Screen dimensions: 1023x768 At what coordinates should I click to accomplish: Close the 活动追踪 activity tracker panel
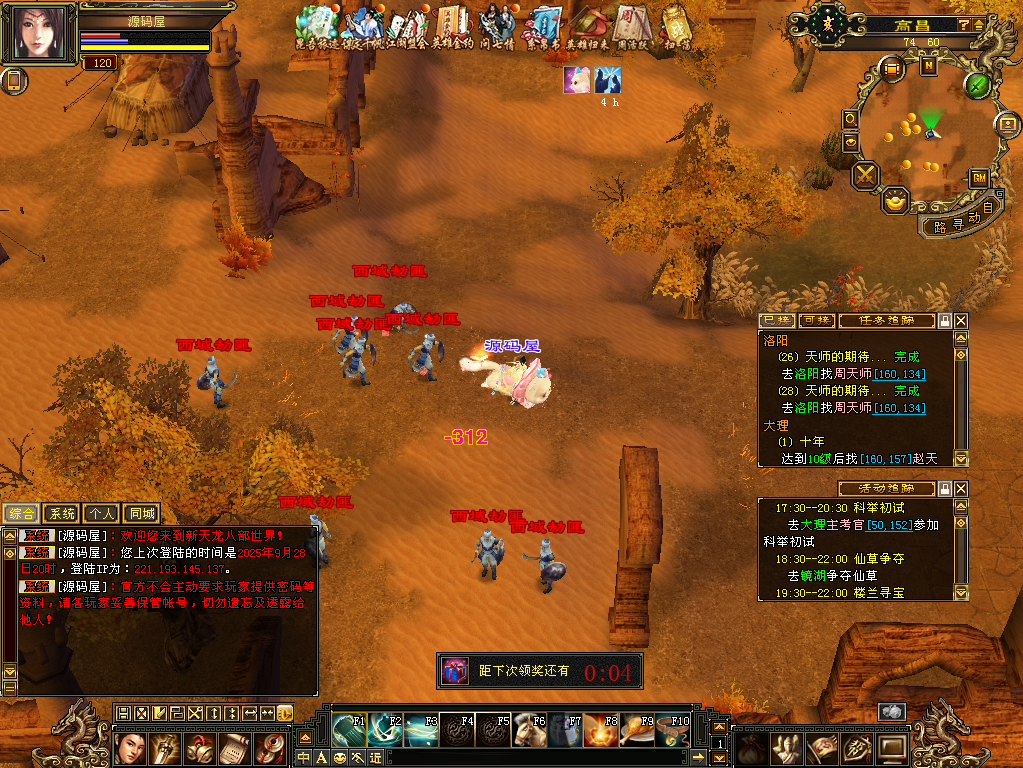click(961, 488)
